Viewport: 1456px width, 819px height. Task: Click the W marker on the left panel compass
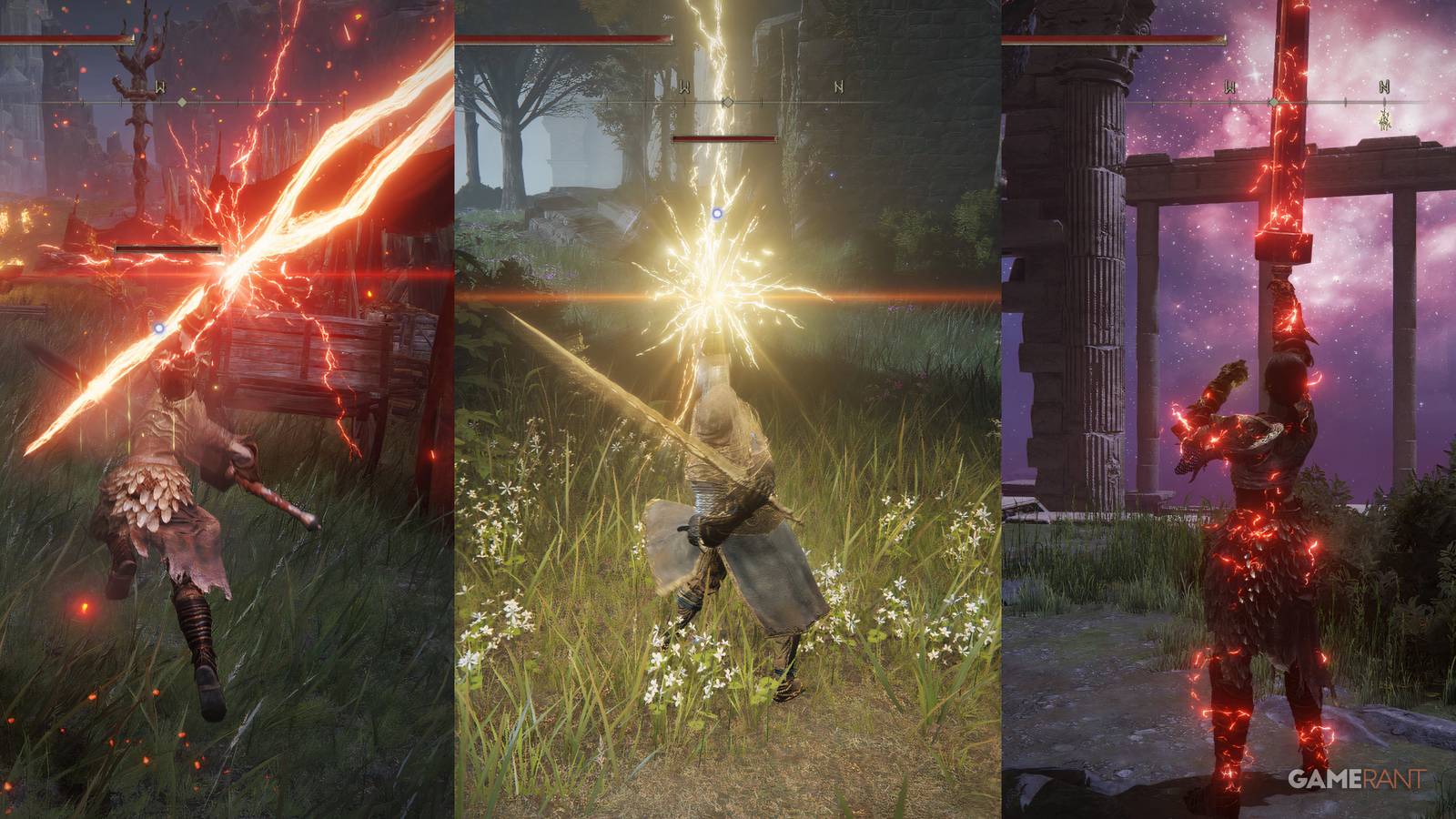[160, 87]
